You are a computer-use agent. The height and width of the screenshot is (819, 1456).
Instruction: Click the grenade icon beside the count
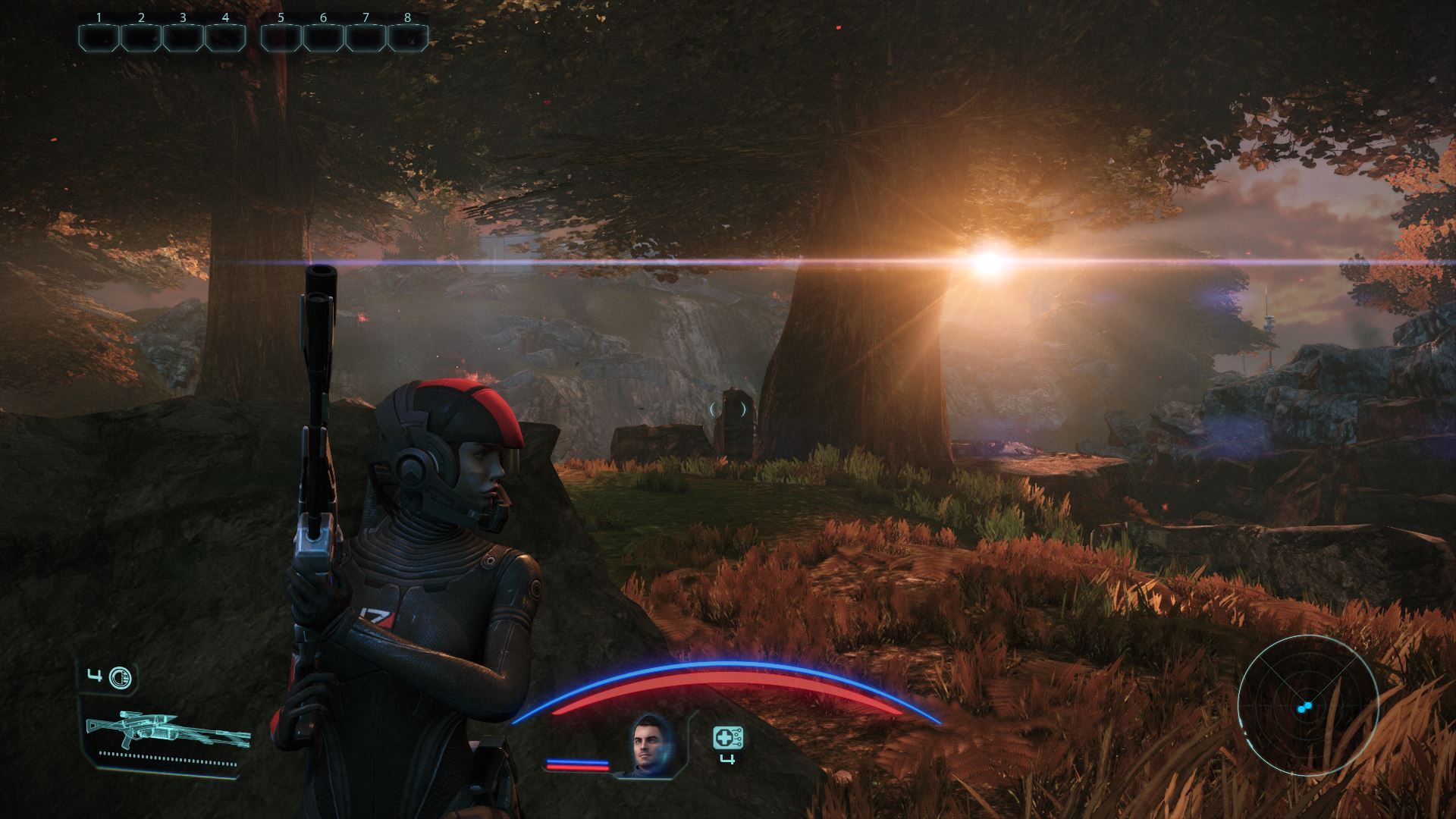pyautogui.click(x=120, y=677)
